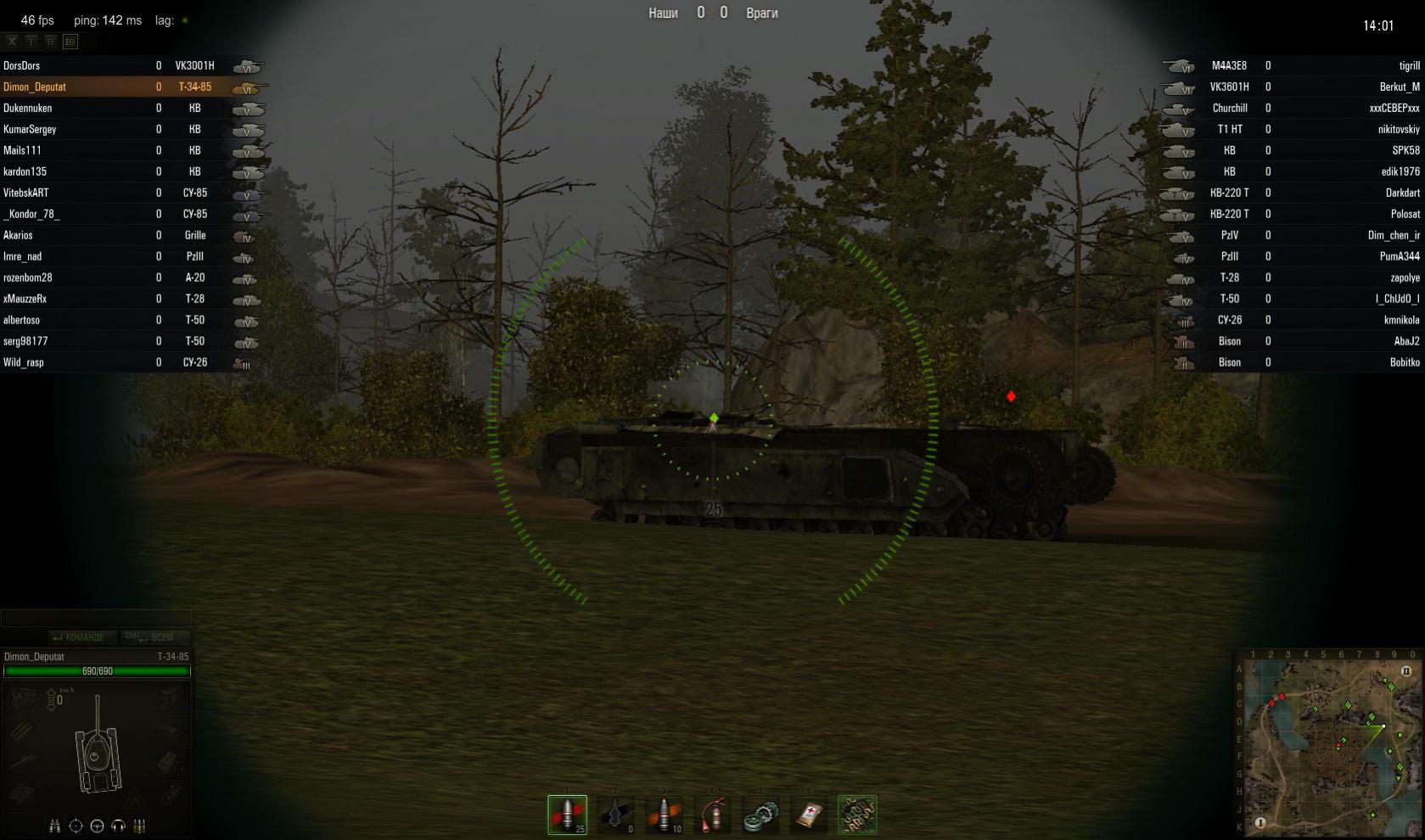The image size is (1425, 840).
Task: Choose the Всем all-chat button
Action: 151,637
